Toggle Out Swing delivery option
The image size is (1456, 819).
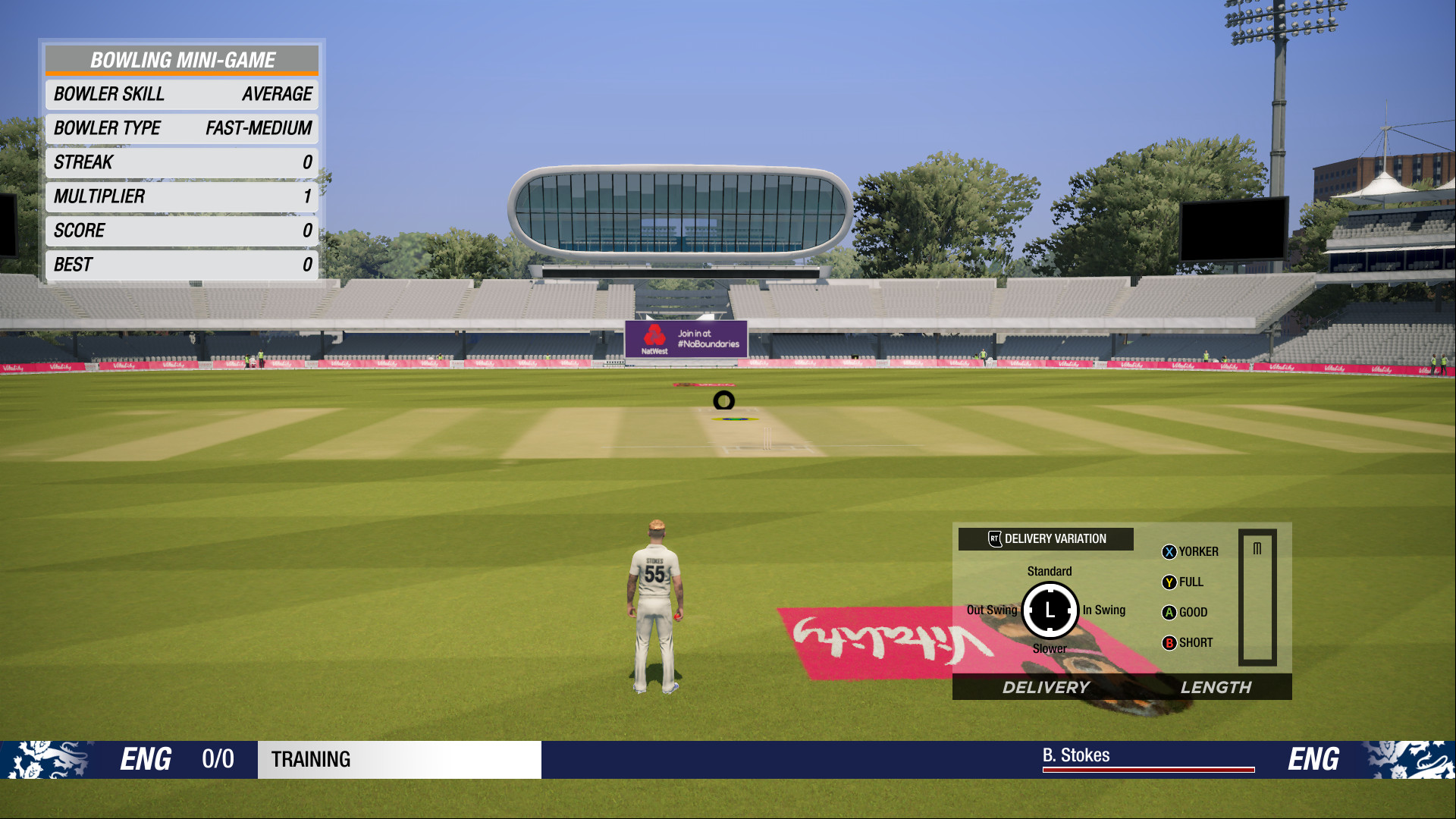pyautogui.click(x=993, y=610)
